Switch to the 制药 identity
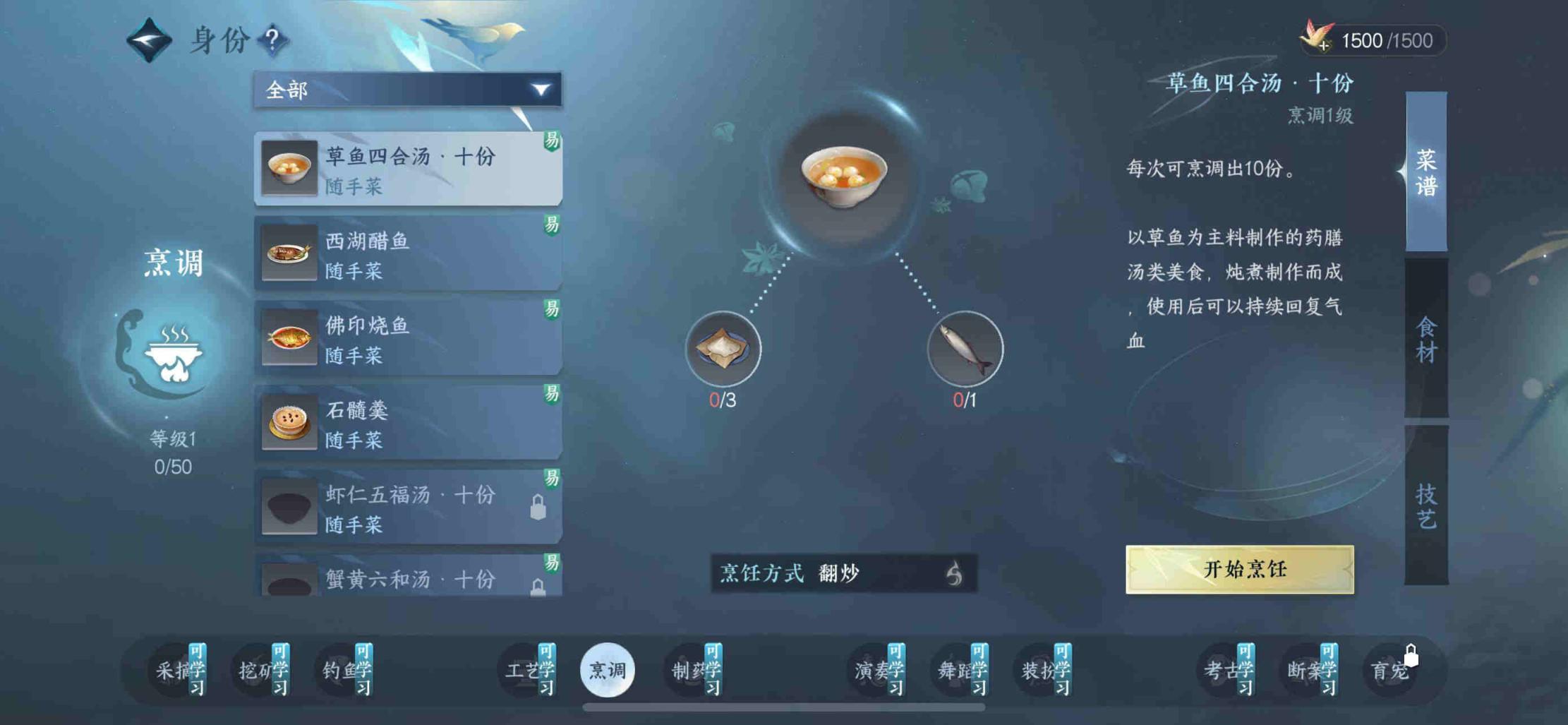Screen dimensions: 1568x725 coord(694,670)
